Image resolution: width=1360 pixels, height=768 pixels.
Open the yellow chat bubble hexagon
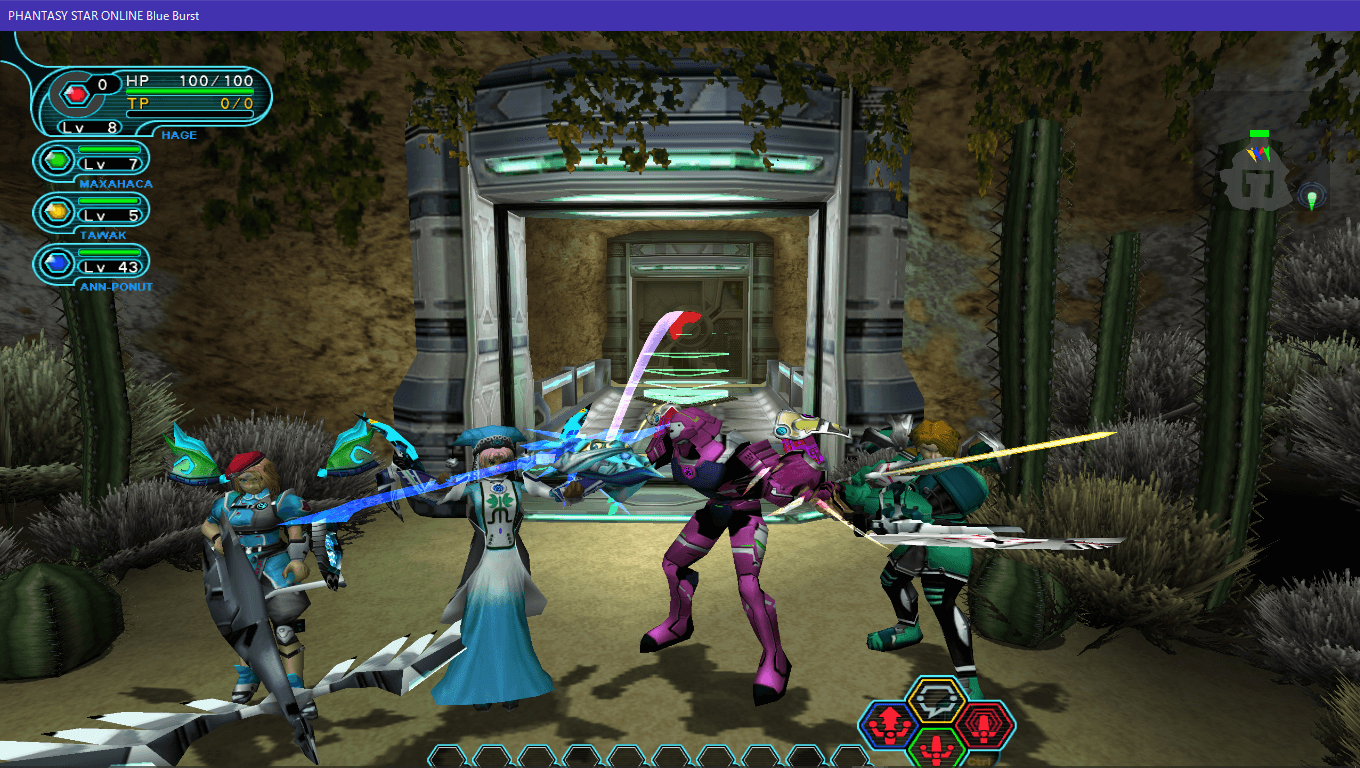tap(937, 700)
